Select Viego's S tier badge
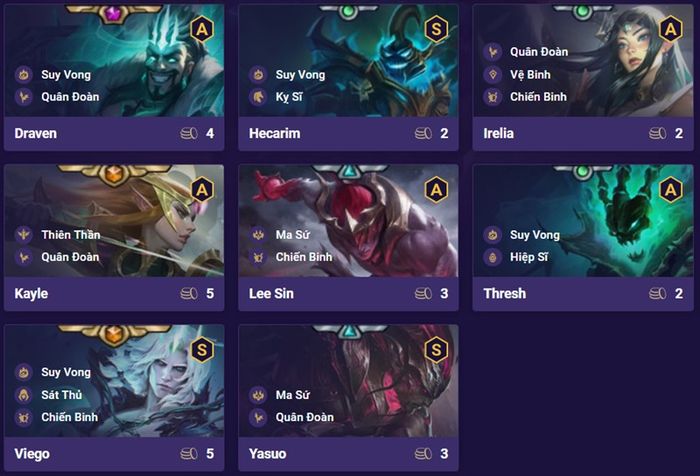Image resolution: width=700 pixels, height=476 pixels. tap(201, 350)
